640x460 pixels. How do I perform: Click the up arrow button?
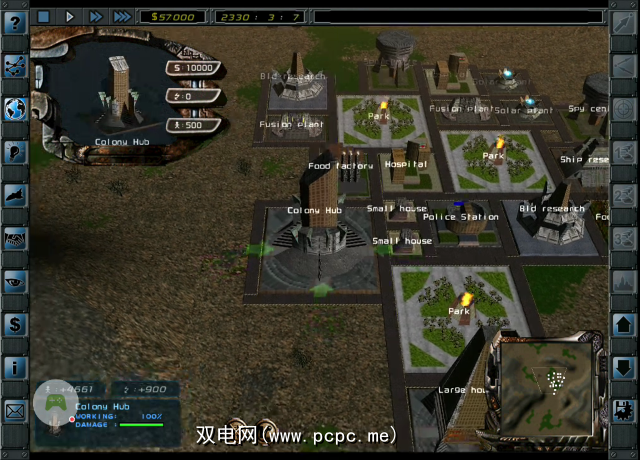click(623, 326)
